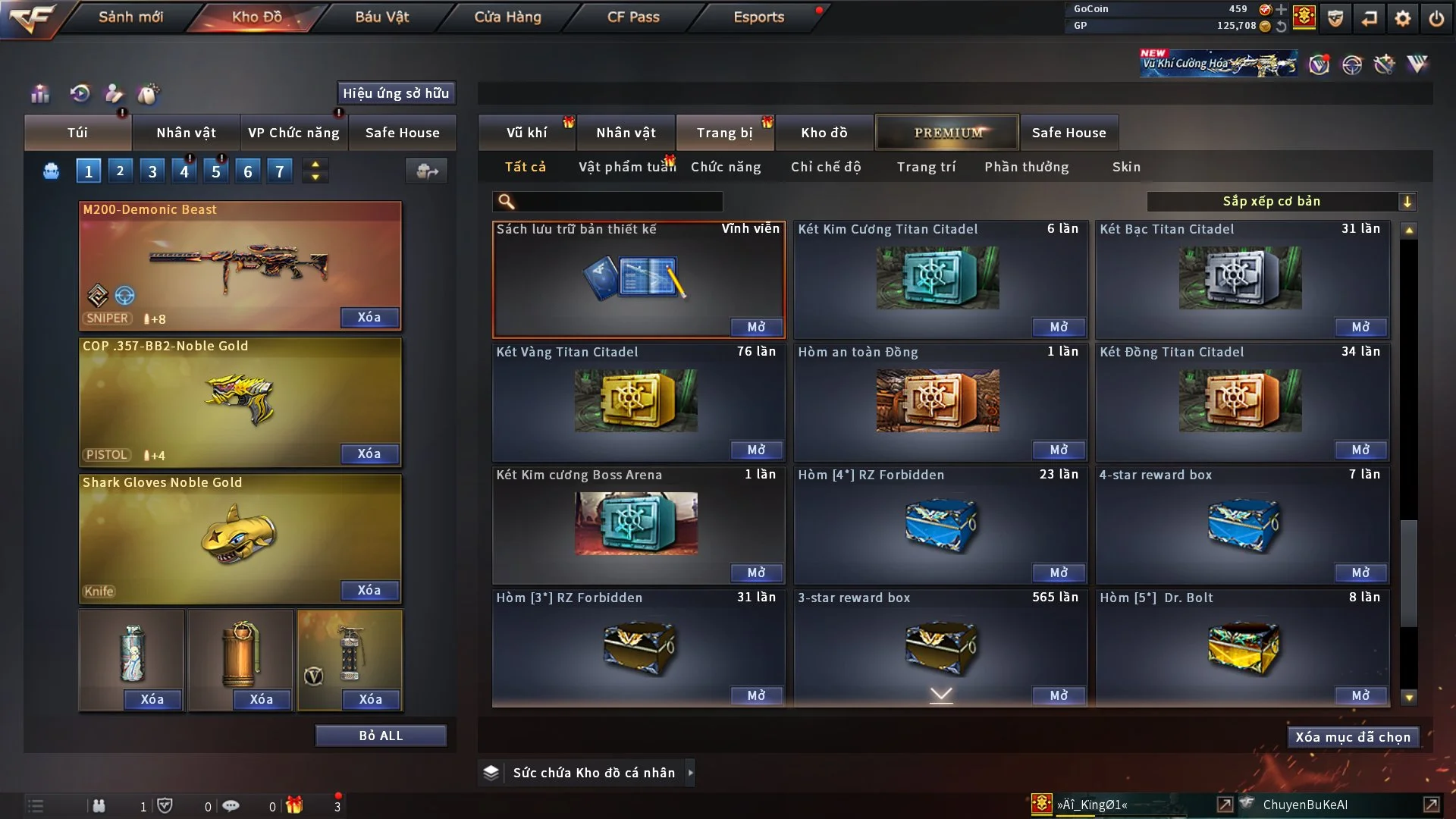Open the Két Kim Cương Titan Citadel safe
This screenshot has height=819, width=1456.
[1059, 327]
